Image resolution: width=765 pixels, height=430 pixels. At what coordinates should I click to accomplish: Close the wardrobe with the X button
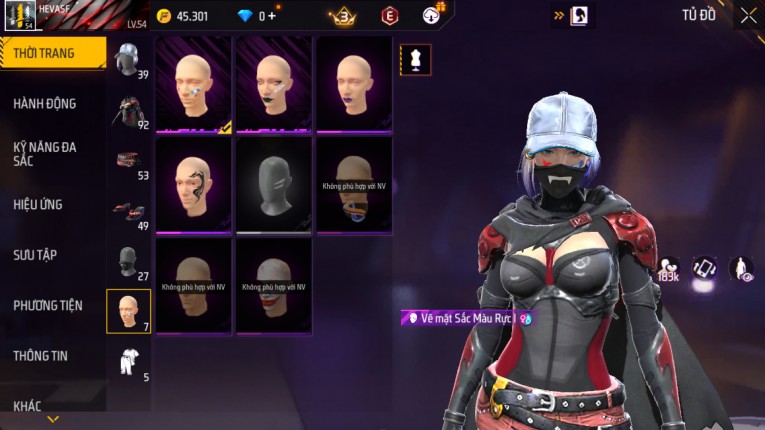[748, 15]
